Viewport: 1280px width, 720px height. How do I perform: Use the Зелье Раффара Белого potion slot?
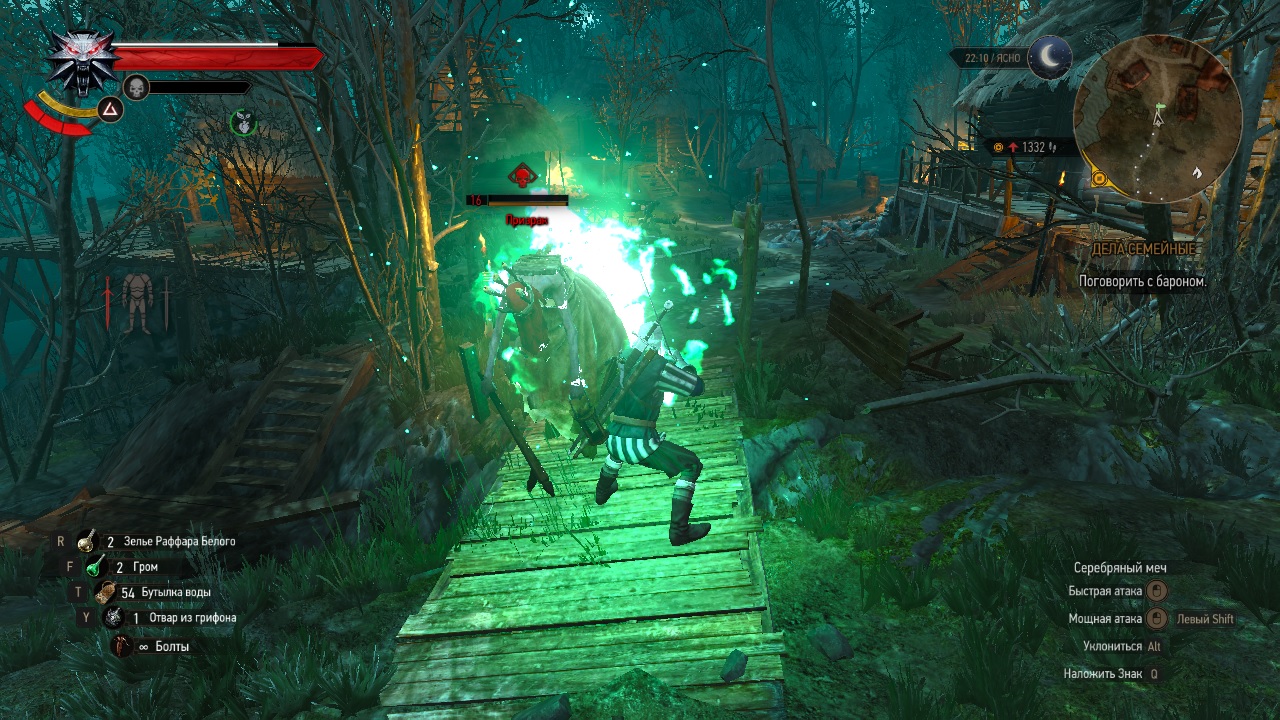coord(87,541)
